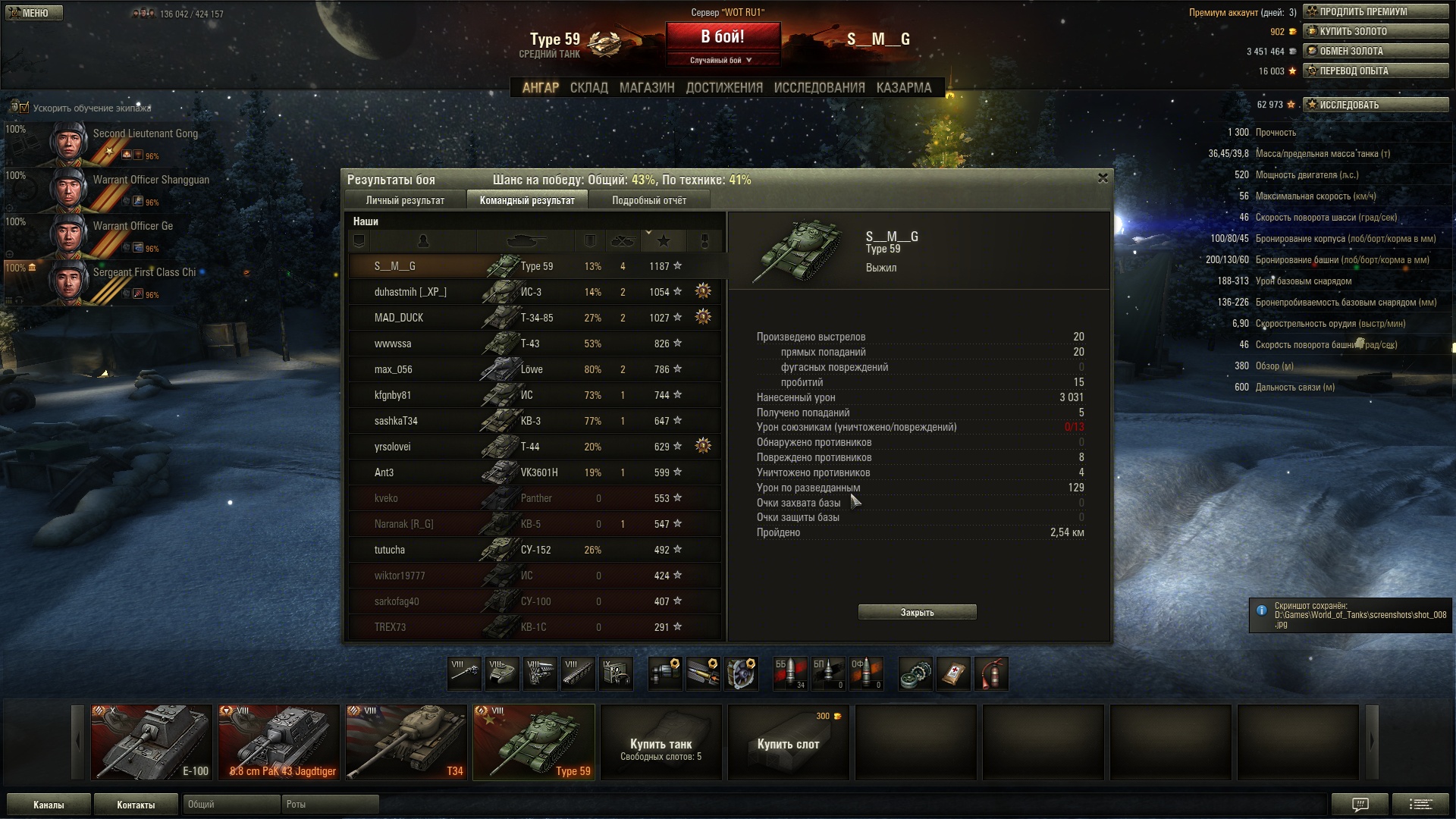1456x819 pixels.
Task: Go to the Исследования tab
Action: point(819,88)
